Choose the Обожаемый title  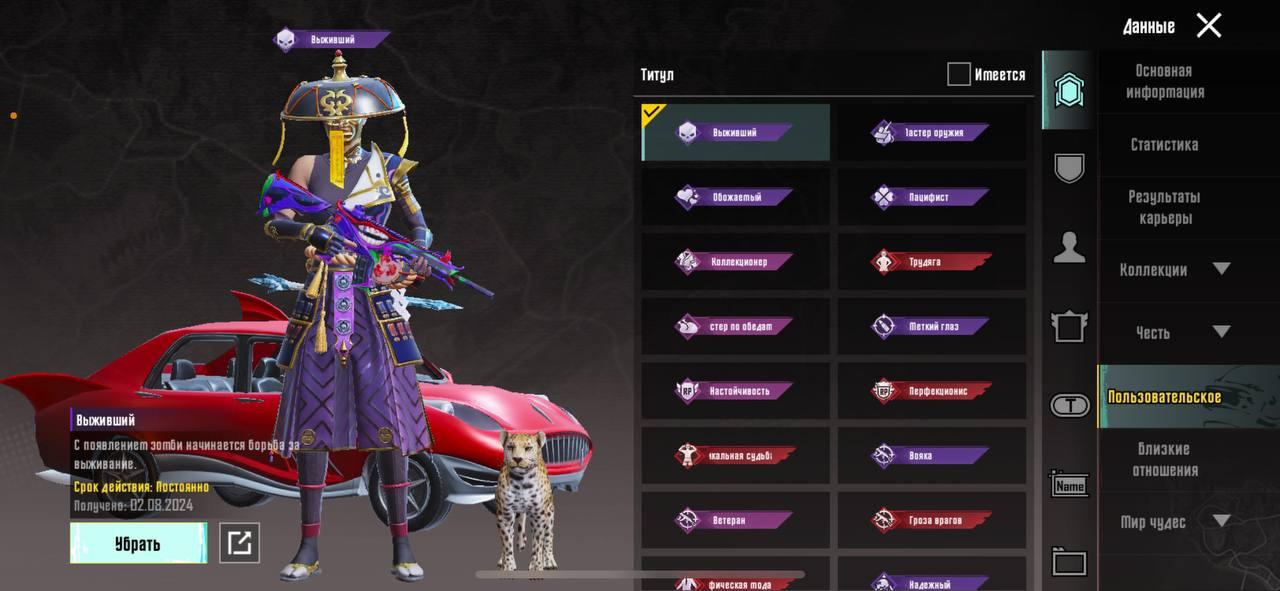(x=736, y=197)
